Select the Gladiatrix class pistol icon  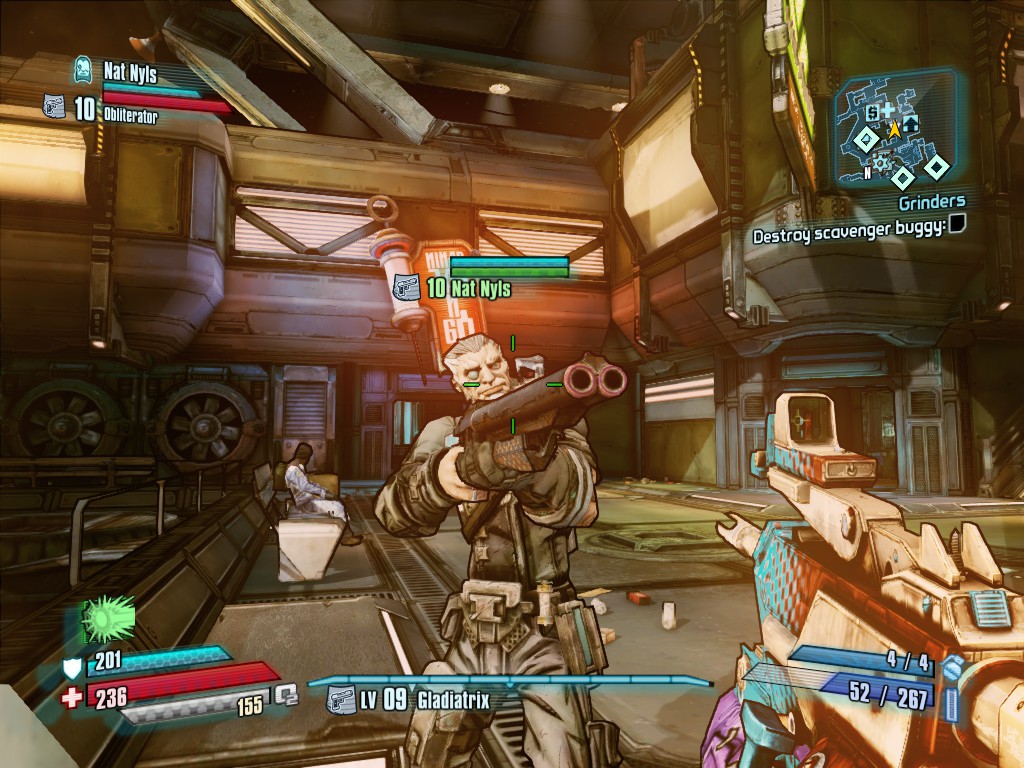point(341,699)
